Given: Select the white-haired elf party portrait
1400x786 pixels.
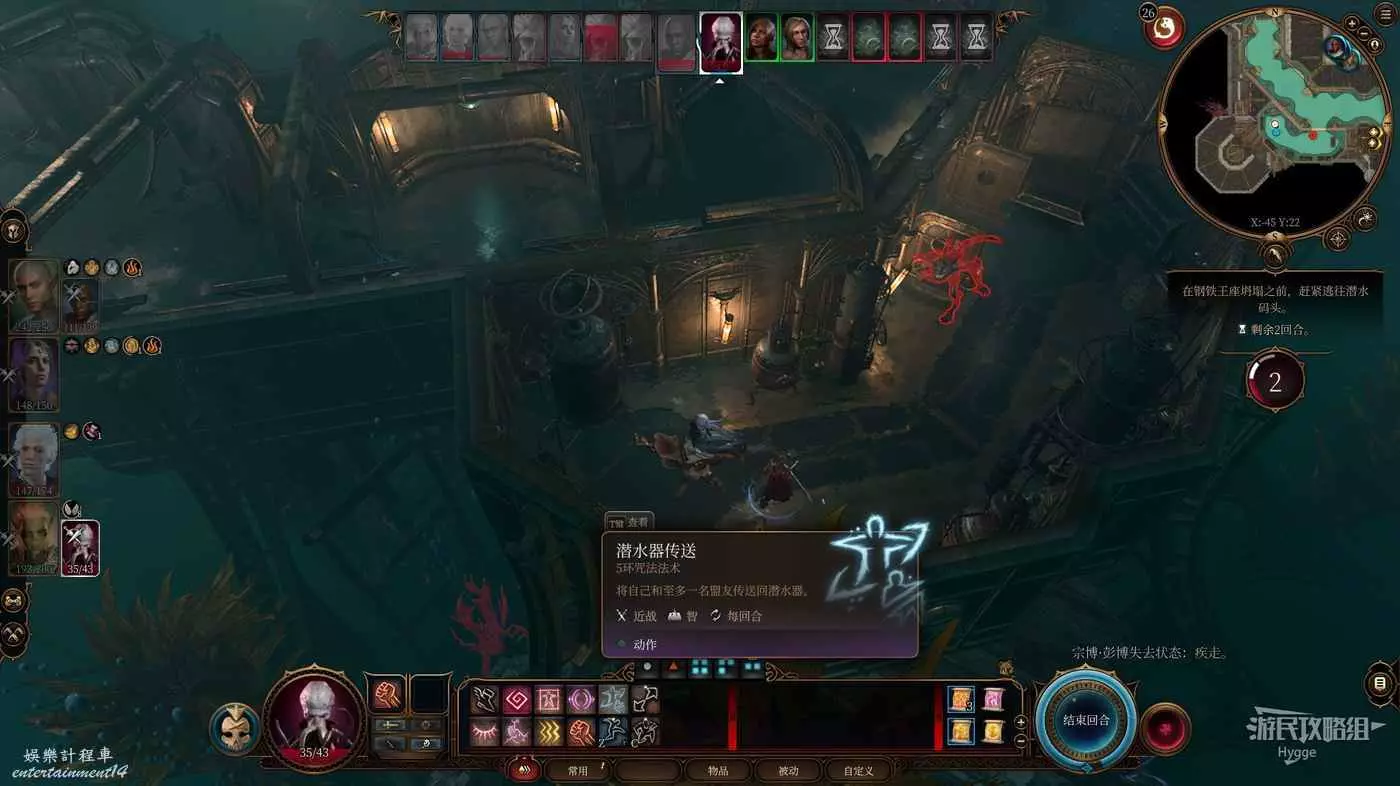Looking at the screenshot, I should point(35,295).
